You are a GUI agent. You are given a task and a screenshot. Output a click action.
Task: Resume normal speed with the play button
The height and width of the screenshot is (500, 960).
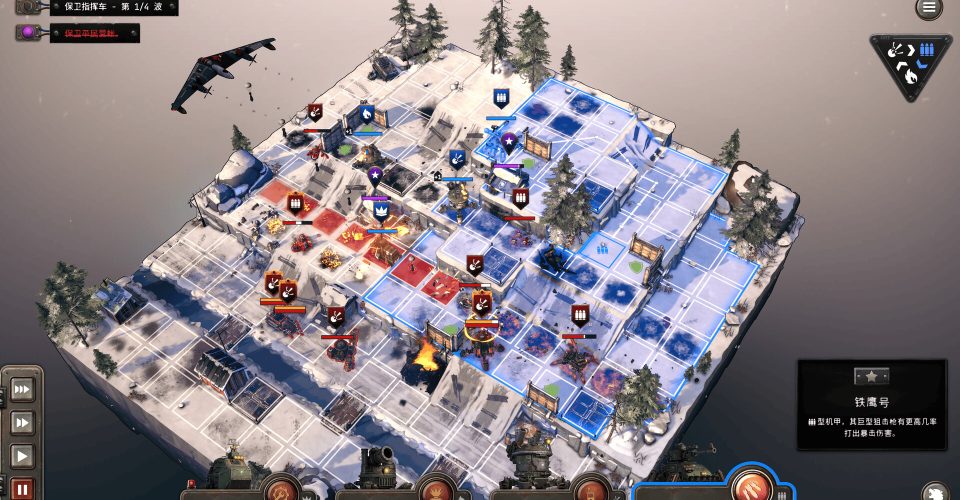[22, 457]
